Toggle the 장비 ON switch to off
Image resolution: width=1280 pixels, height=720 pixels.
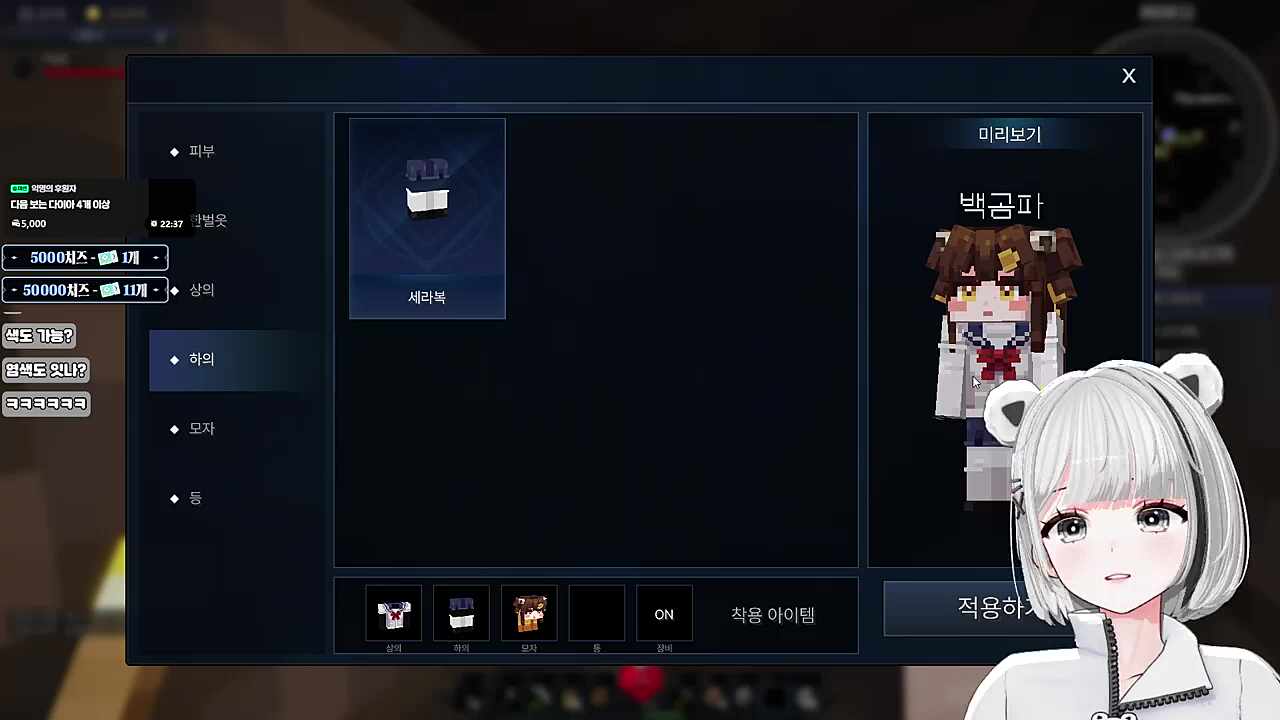coord(664,614)
